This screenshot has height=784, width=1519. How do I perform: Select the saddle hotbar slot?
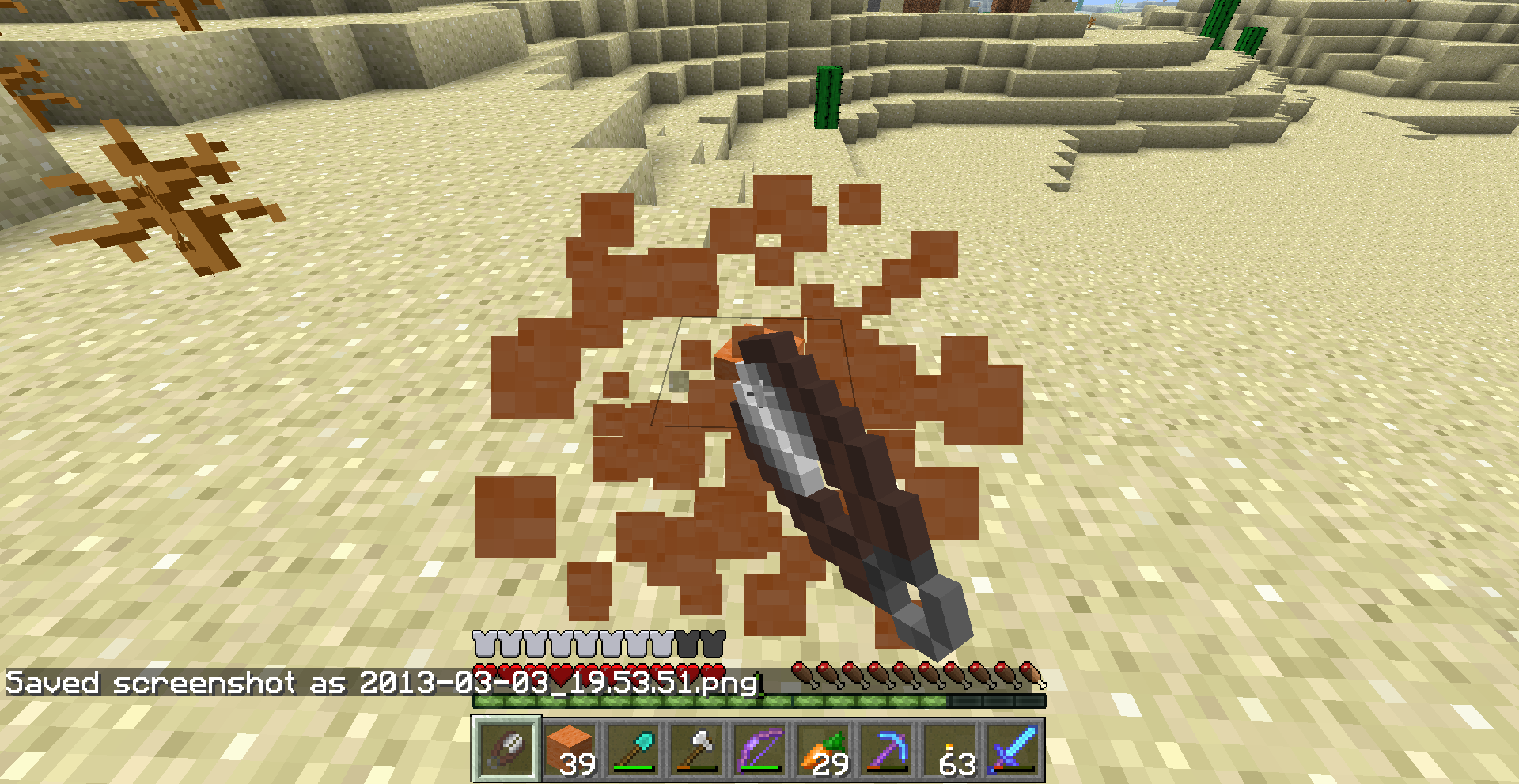[x=506, y=748]
